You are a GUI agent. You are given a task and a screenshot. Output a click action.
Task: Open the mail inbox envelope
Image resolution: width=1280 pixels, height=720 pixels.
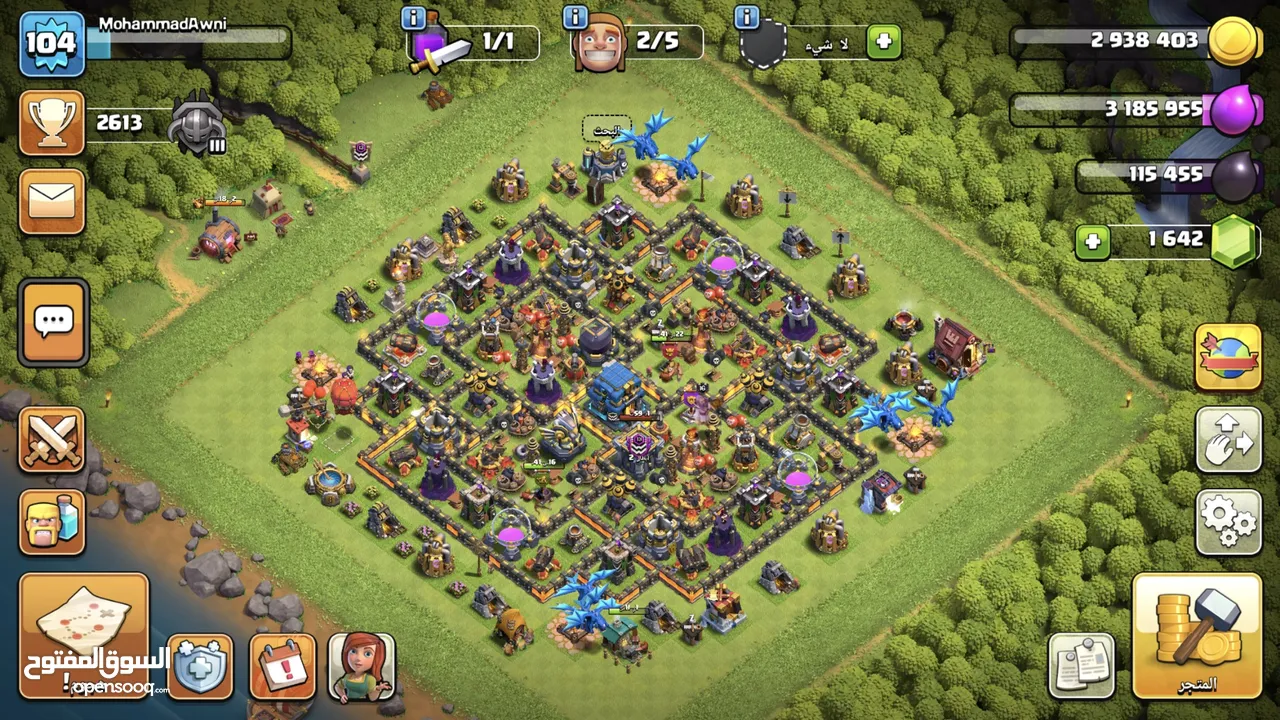[x=52, y=202]
